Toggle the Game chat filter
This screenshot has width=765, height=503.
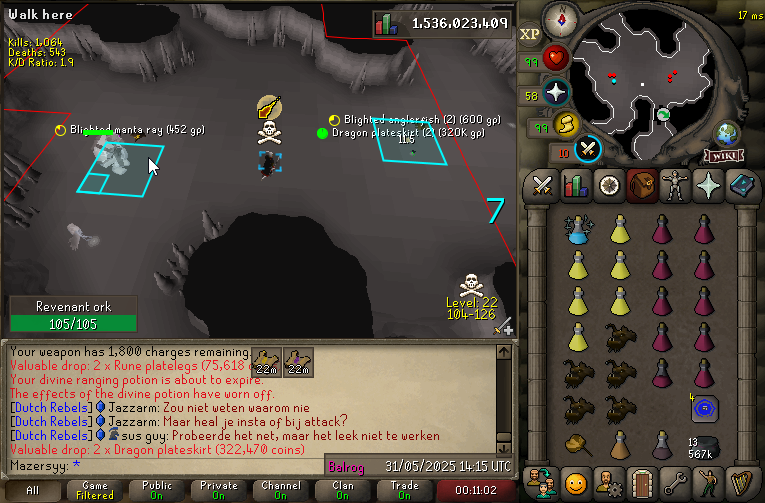95,490
